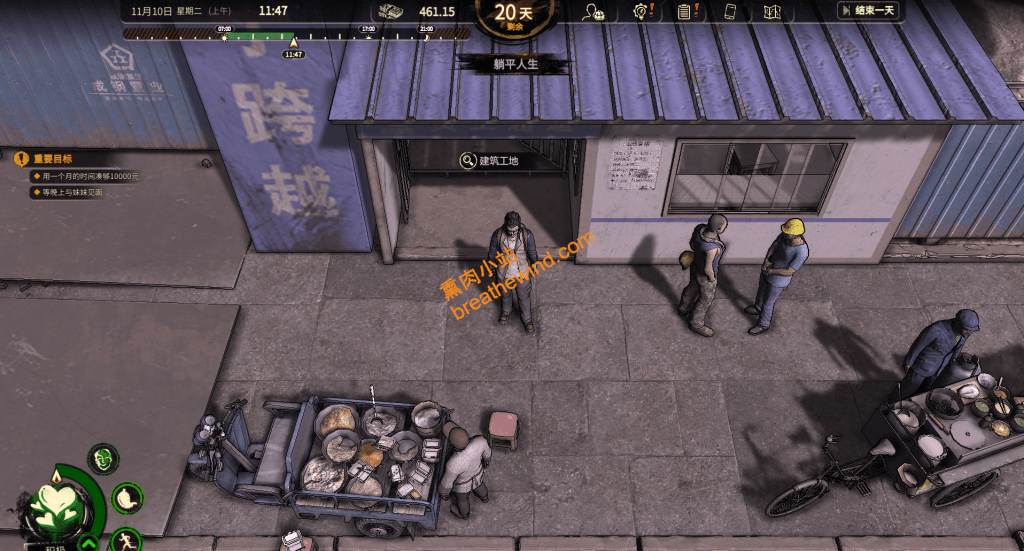Open the mobile phone
Screen dimensions: 1024x551
click(730, 12)
